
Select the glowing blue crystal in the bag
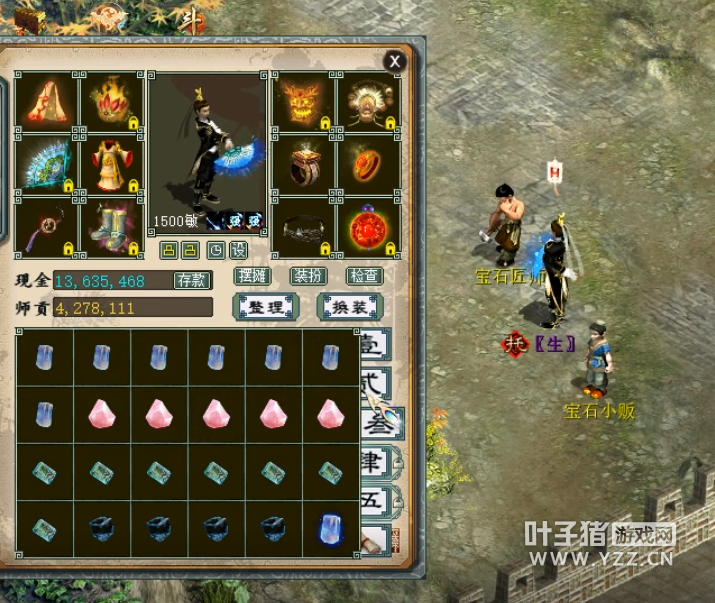(x=330, y=529)
